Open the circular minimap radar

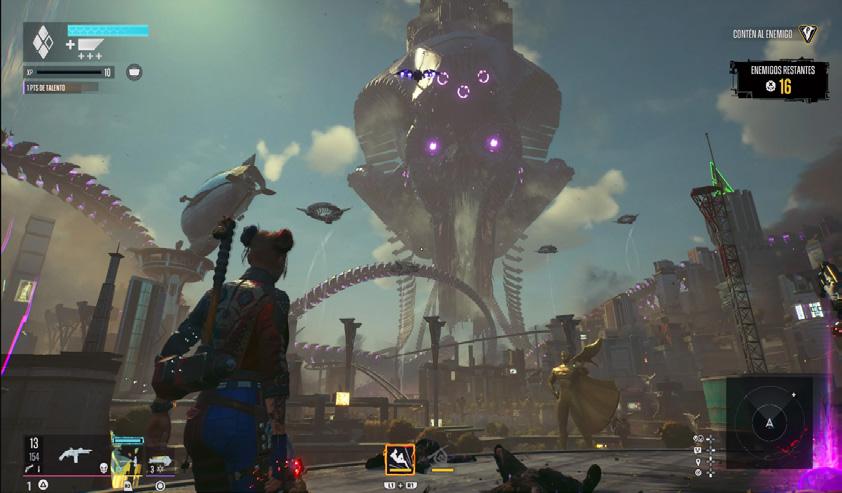(x=769, y=422)
